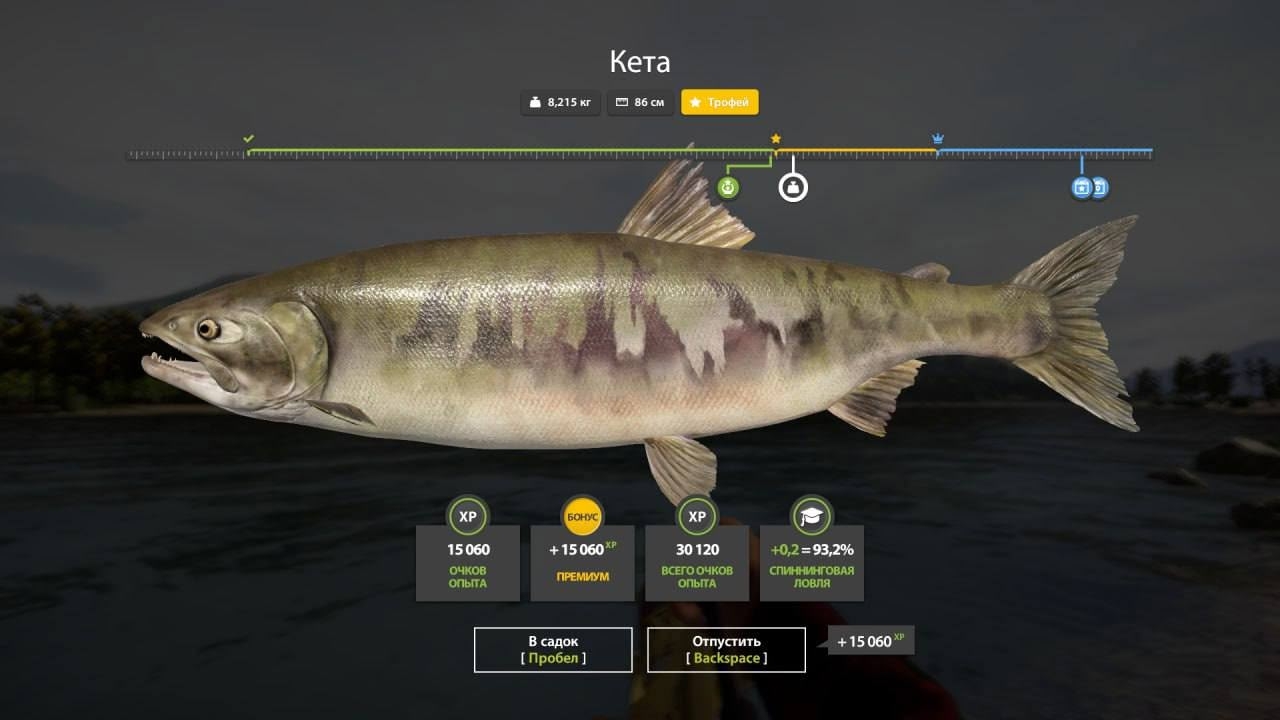Image resolution: width=1280 pixels, height=720 pixels.
Task: Click the yellow БОНУС circle icon
Action: coord(582,516)
